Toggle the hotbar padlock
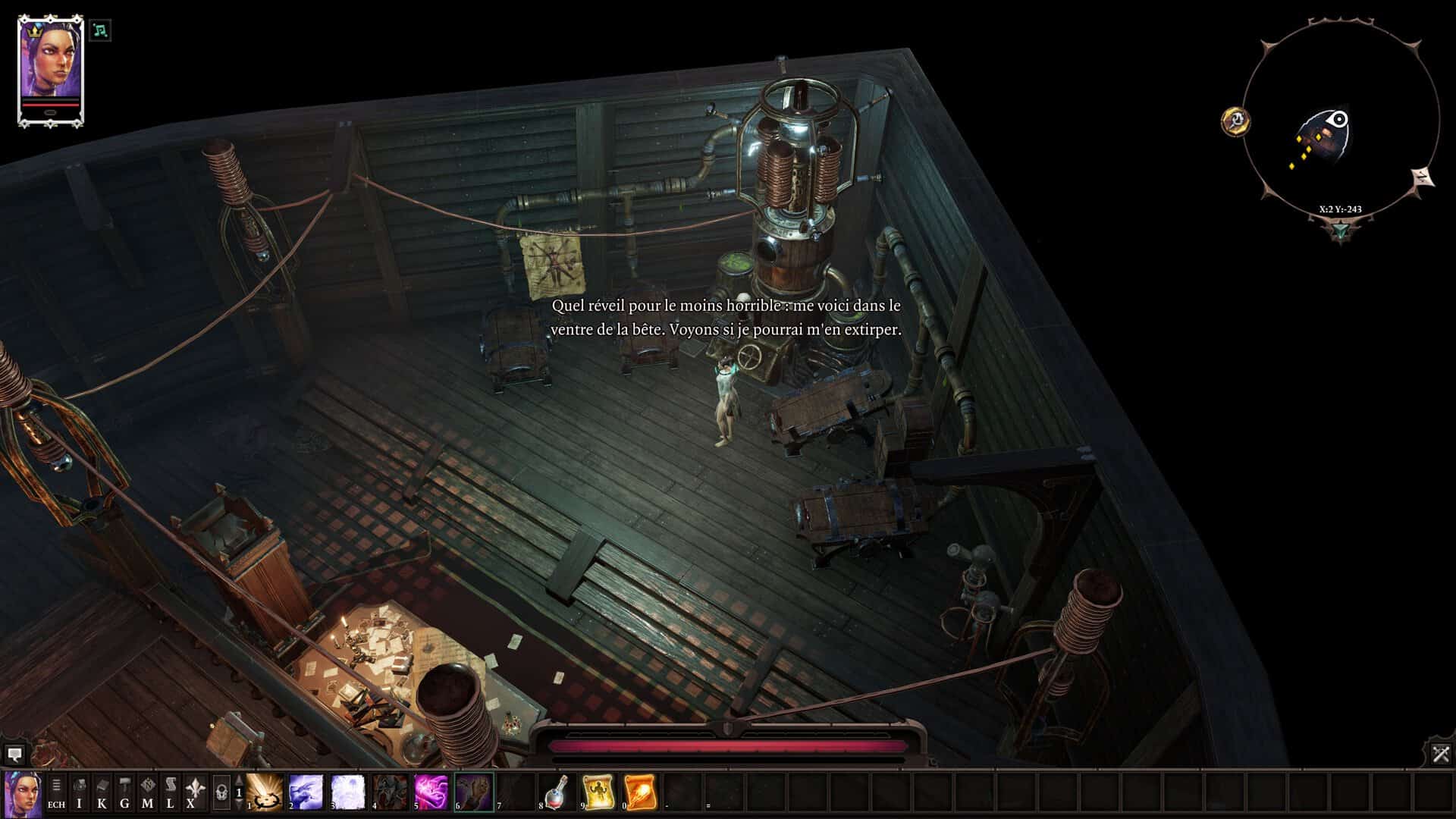 coord(221,792)
